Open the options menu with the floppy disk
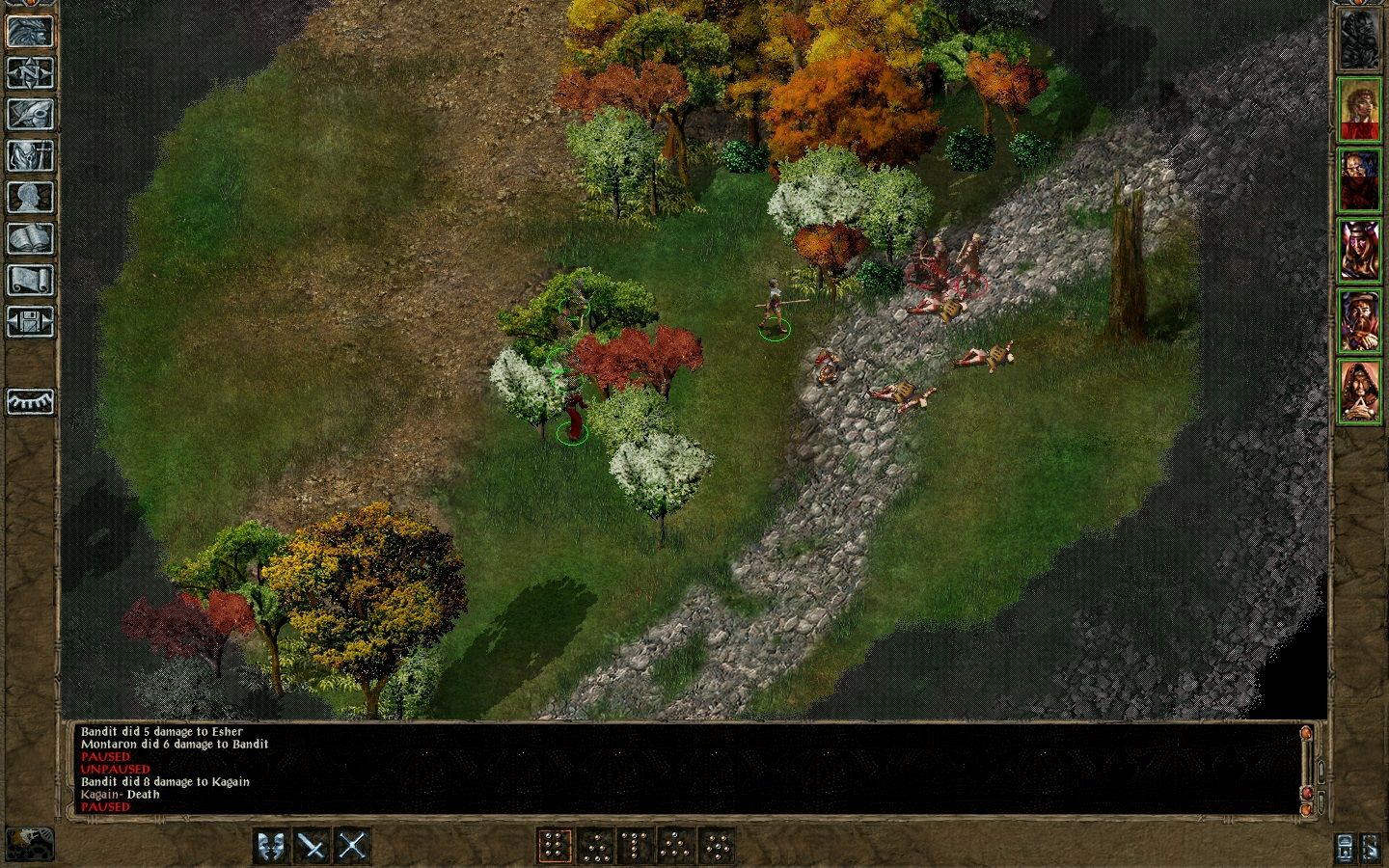Screen dimensions: 1389x868 click(30, 321)
